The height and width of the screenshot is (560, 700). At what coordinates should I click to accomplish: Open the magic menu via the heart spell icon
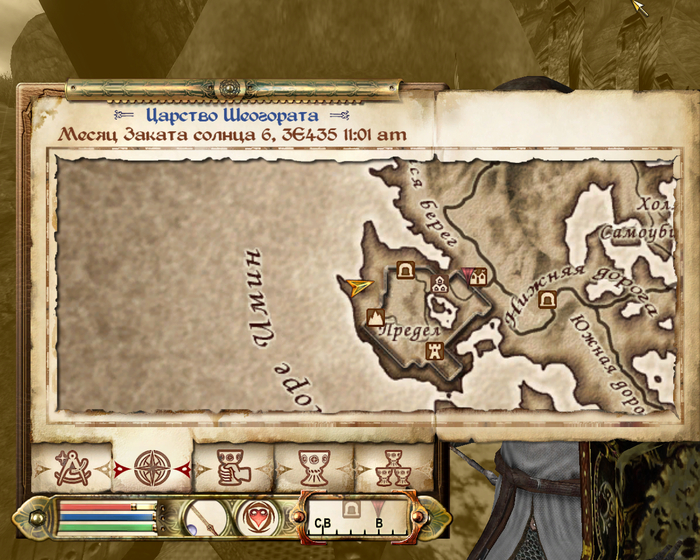[255, 517]
